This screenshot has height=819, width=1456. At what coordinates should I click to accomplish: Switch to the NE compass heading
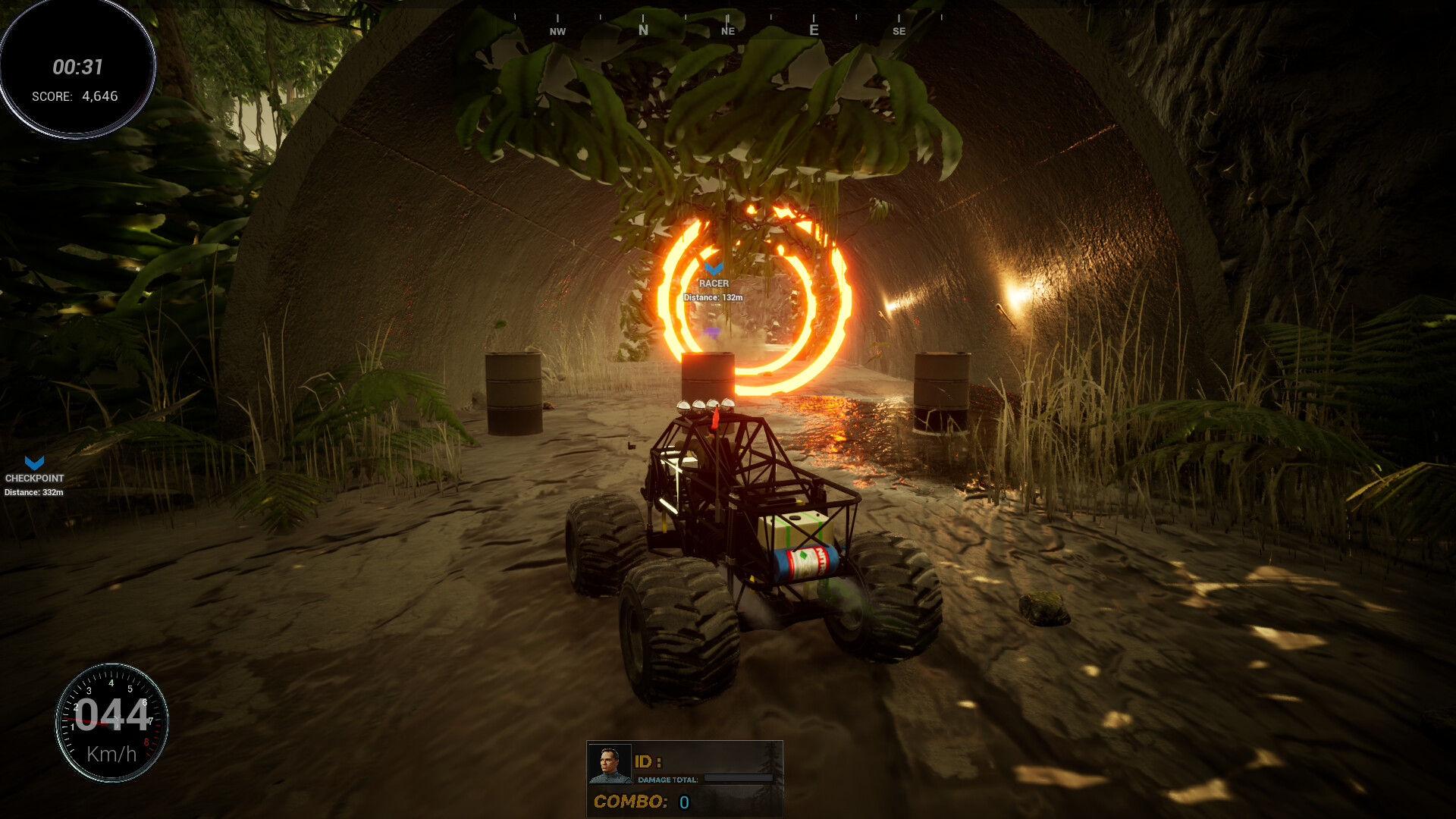coord(729,31)
